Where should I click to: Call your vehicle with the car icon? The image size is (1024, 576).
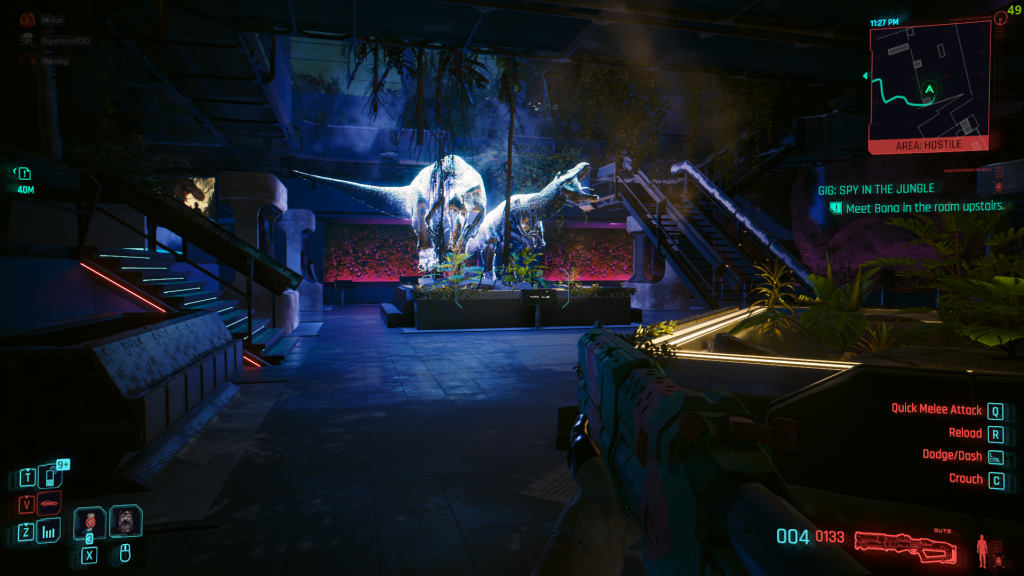[48, 503]
